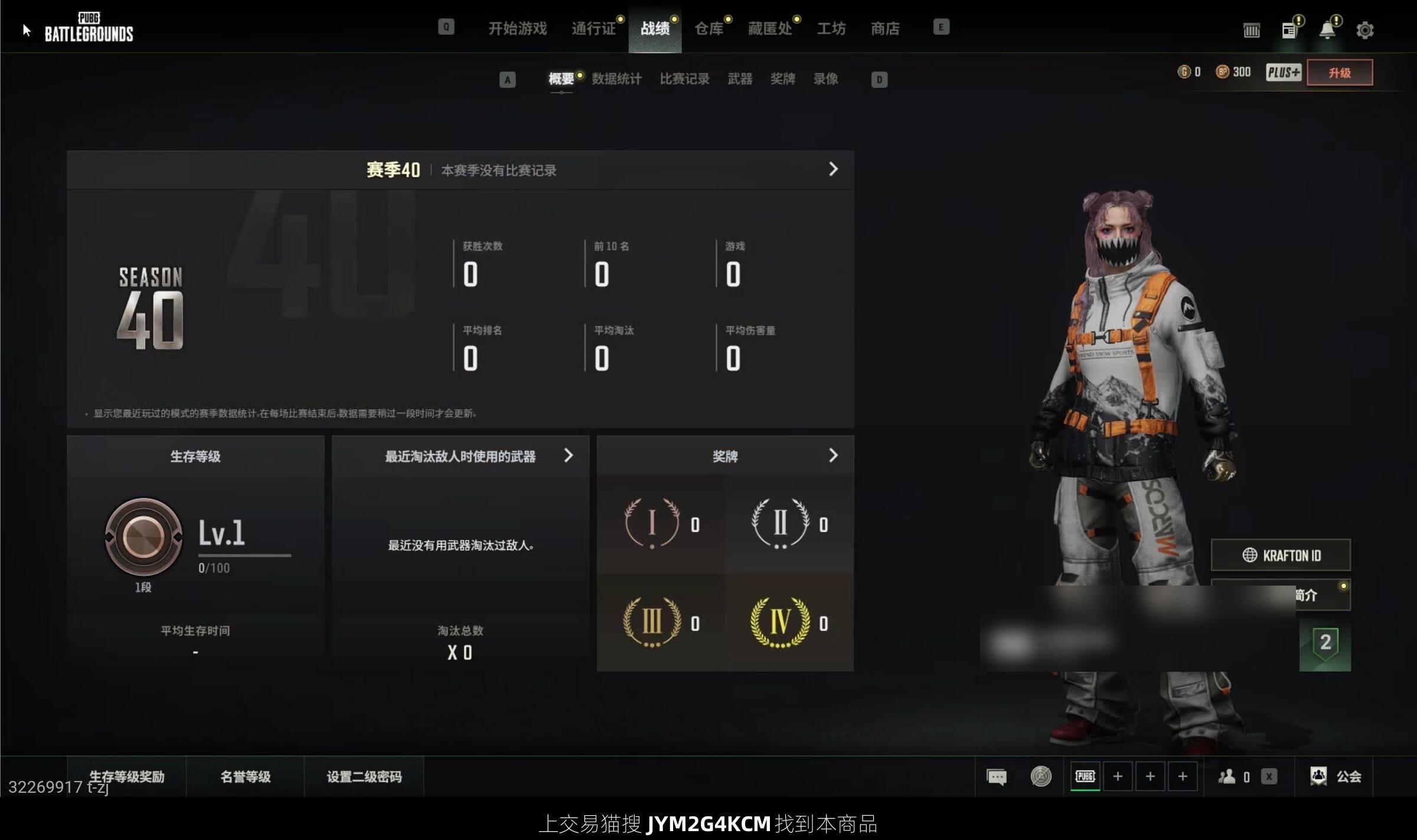Image resolution: width=1417 pixels, height=840 pixels.
Task: Choose 设置二级密码 option
Action: [x=364, y=776]
